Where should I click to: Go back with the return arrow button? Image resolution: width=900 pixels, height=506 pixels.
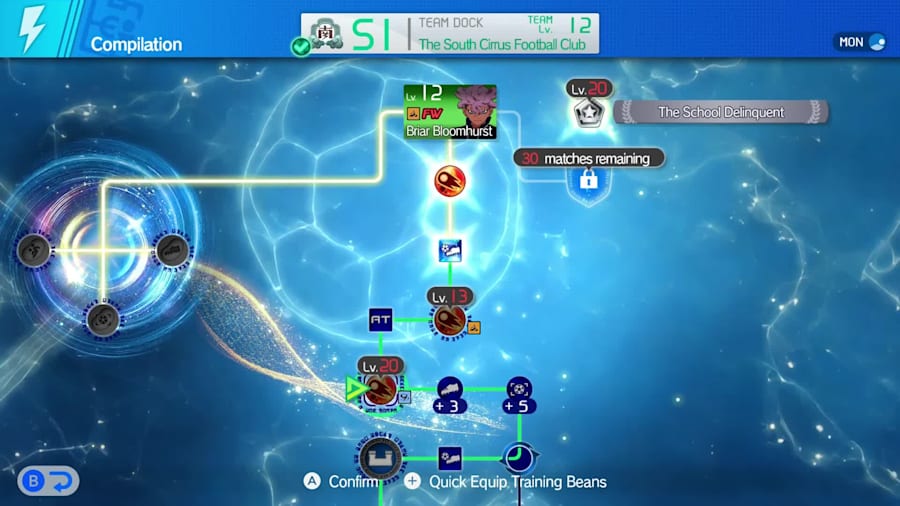47,481
